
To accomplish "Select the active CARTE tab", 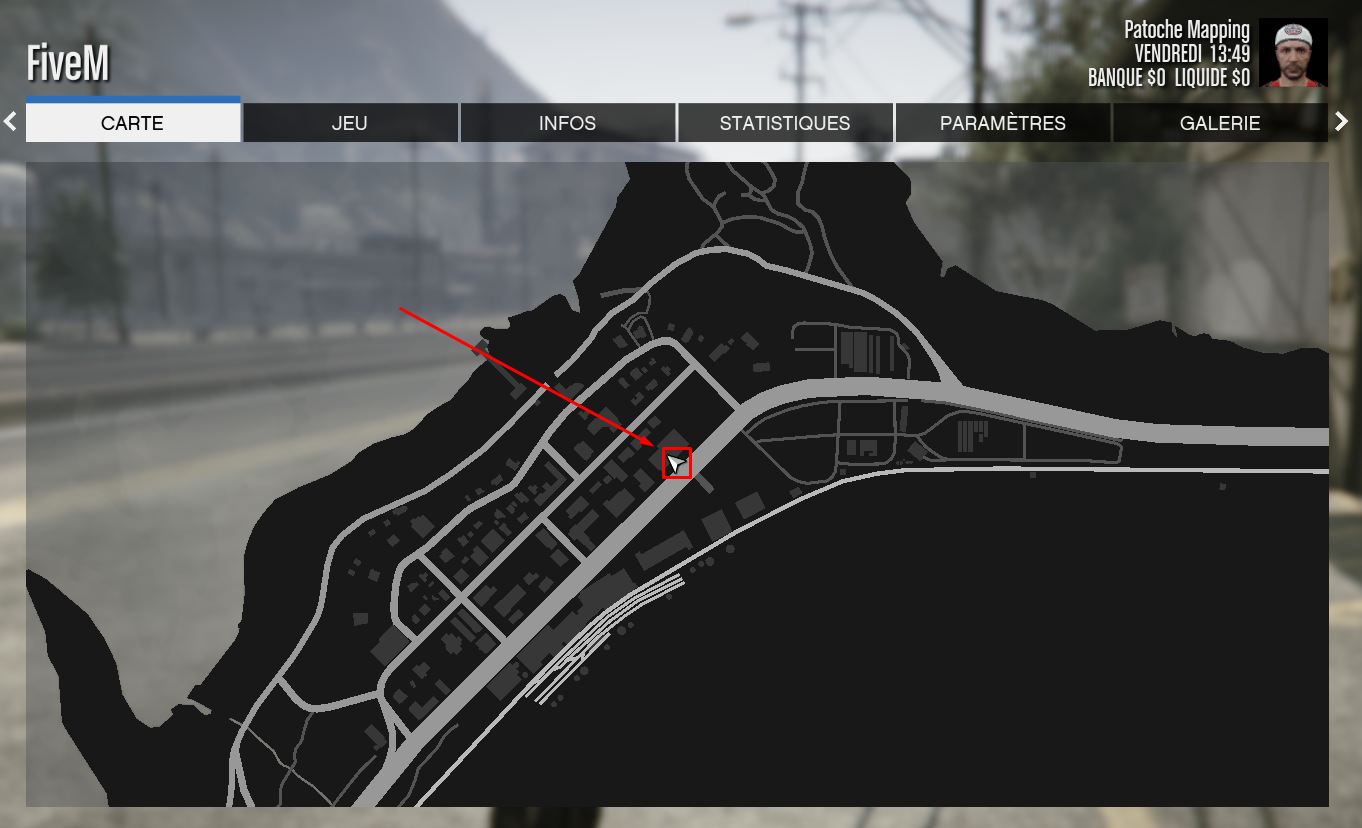I will (132, 123).
